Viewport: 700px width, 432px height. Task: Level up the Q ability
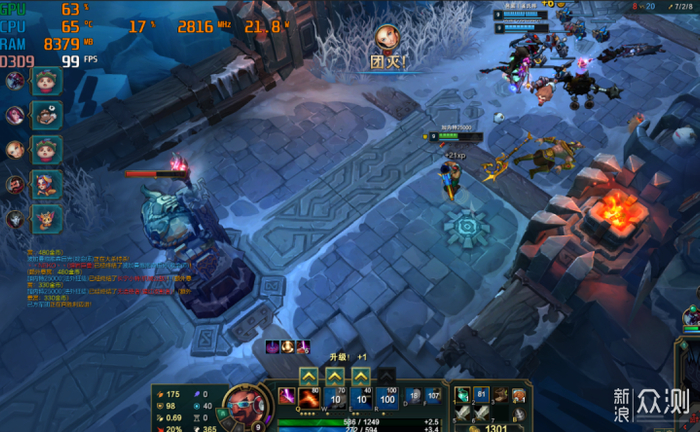309,376
